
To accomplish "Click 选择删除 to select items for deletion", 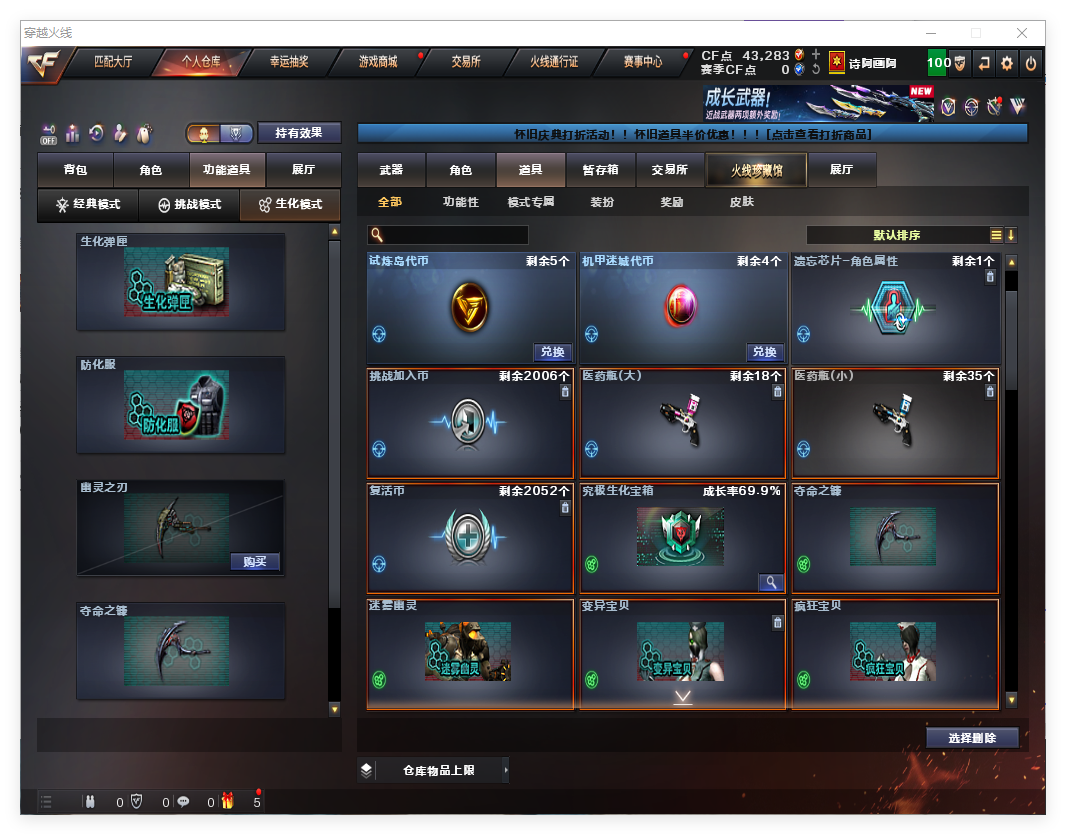I will click(x=972, y=738).
